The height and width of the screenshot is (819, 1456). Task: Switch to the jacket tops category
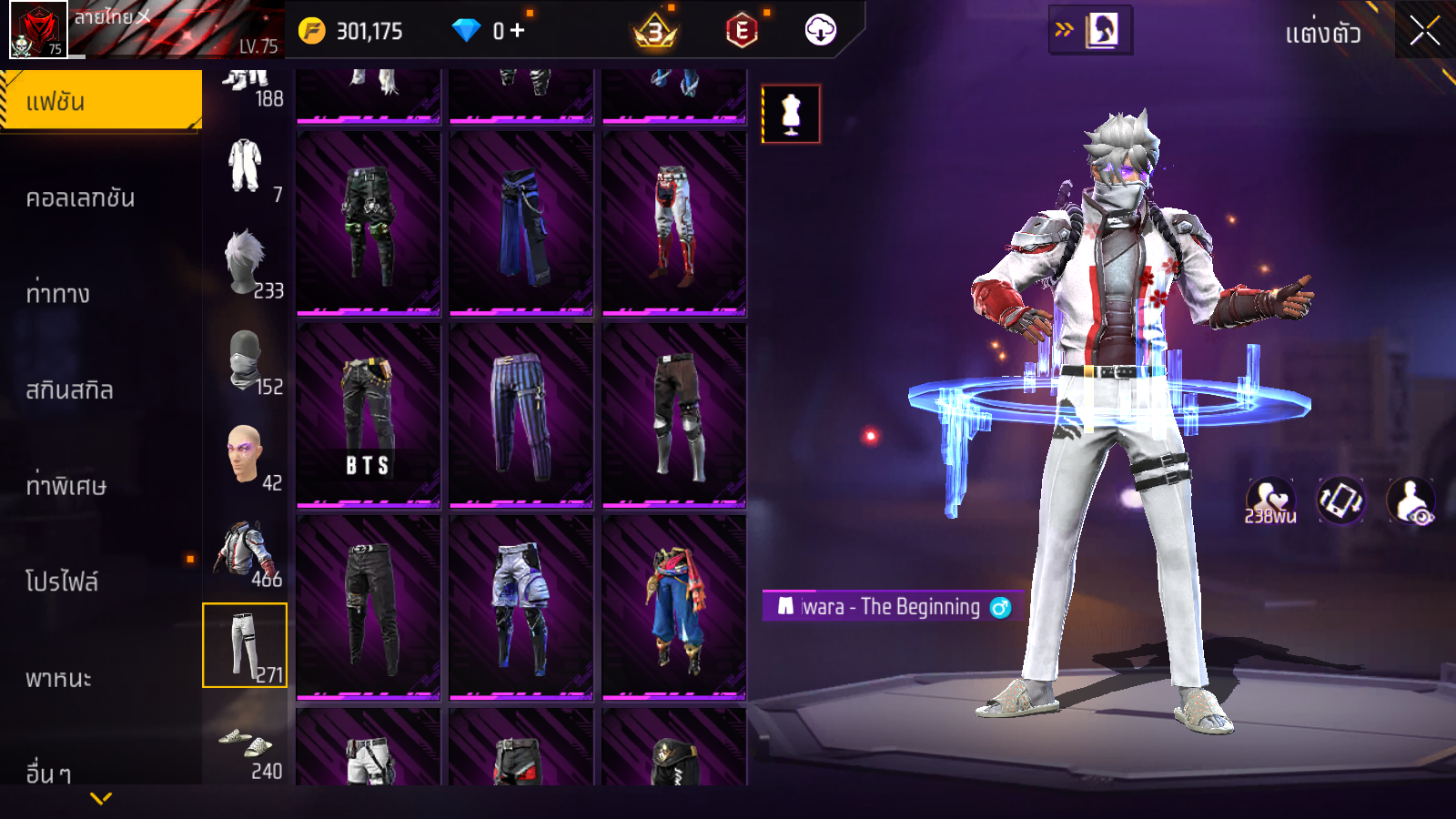pyautogui.click(x=246, y=552)
